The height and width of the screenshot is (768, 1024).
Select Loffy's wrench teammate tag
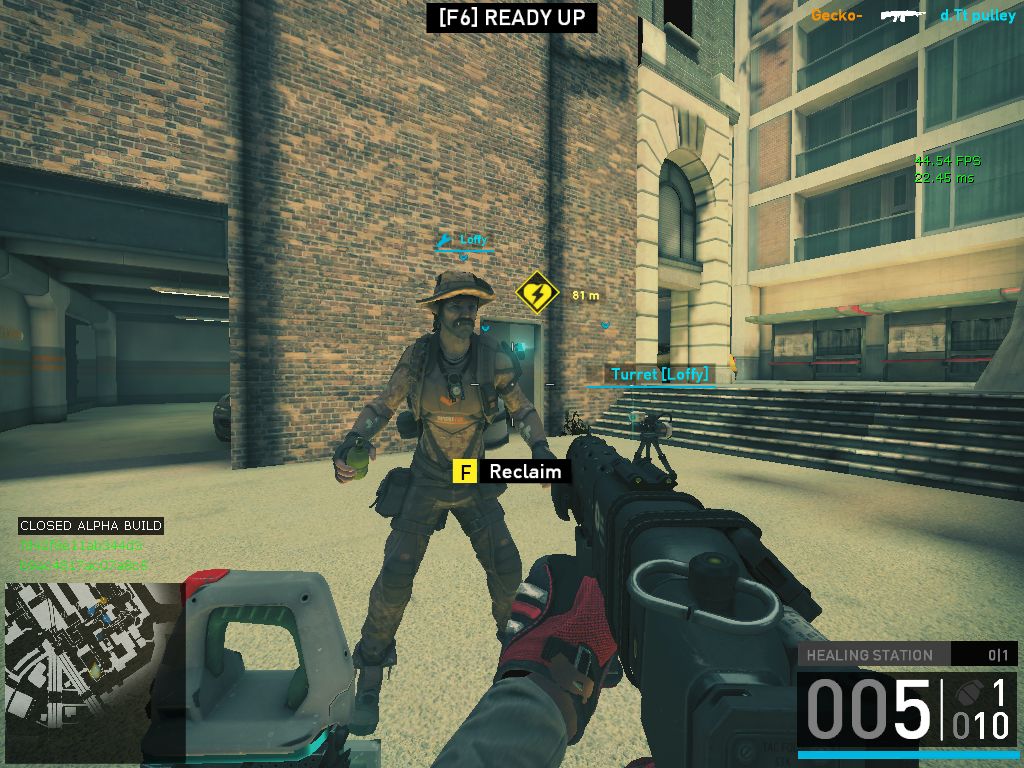pos(463,240)
